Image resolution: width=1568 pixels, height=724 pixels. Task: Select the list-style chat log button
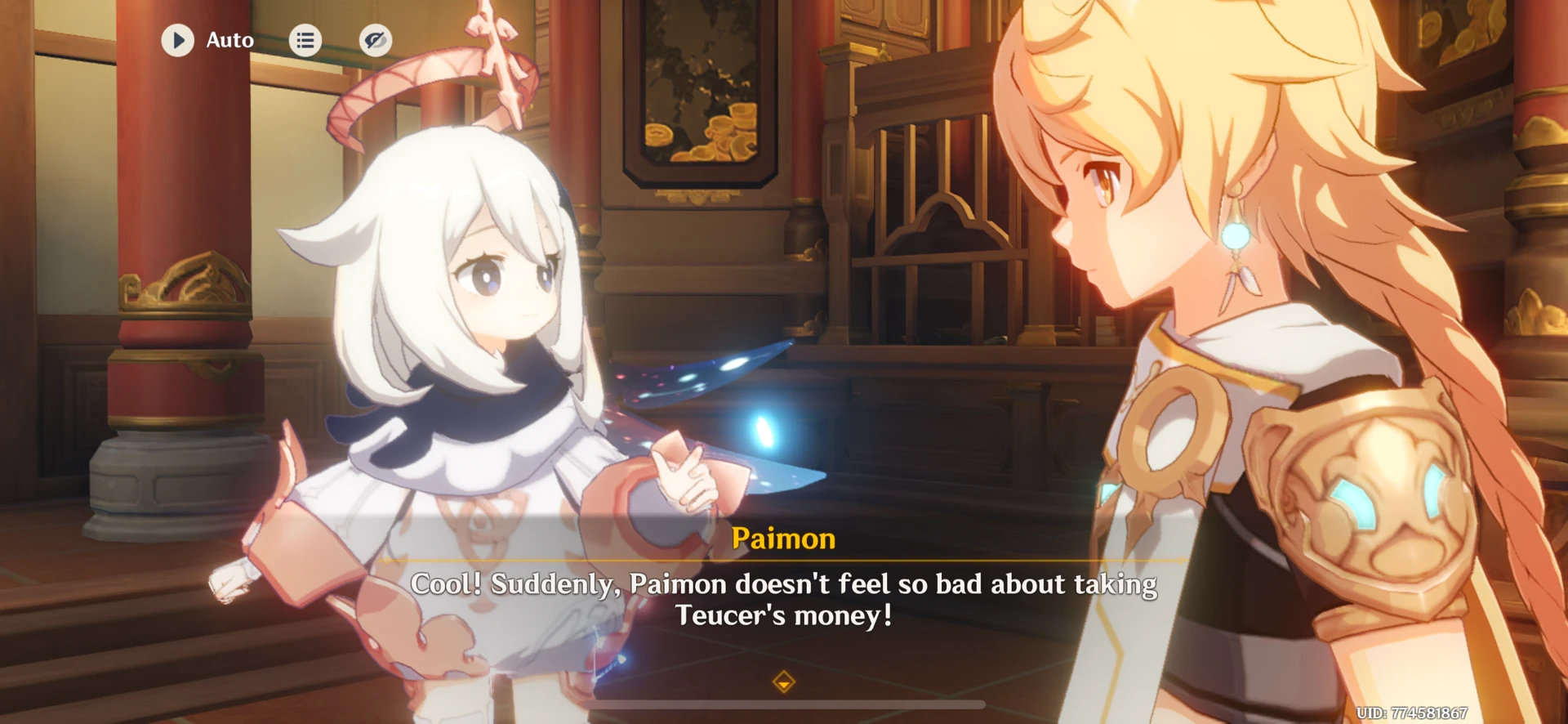tap(306, 40)
